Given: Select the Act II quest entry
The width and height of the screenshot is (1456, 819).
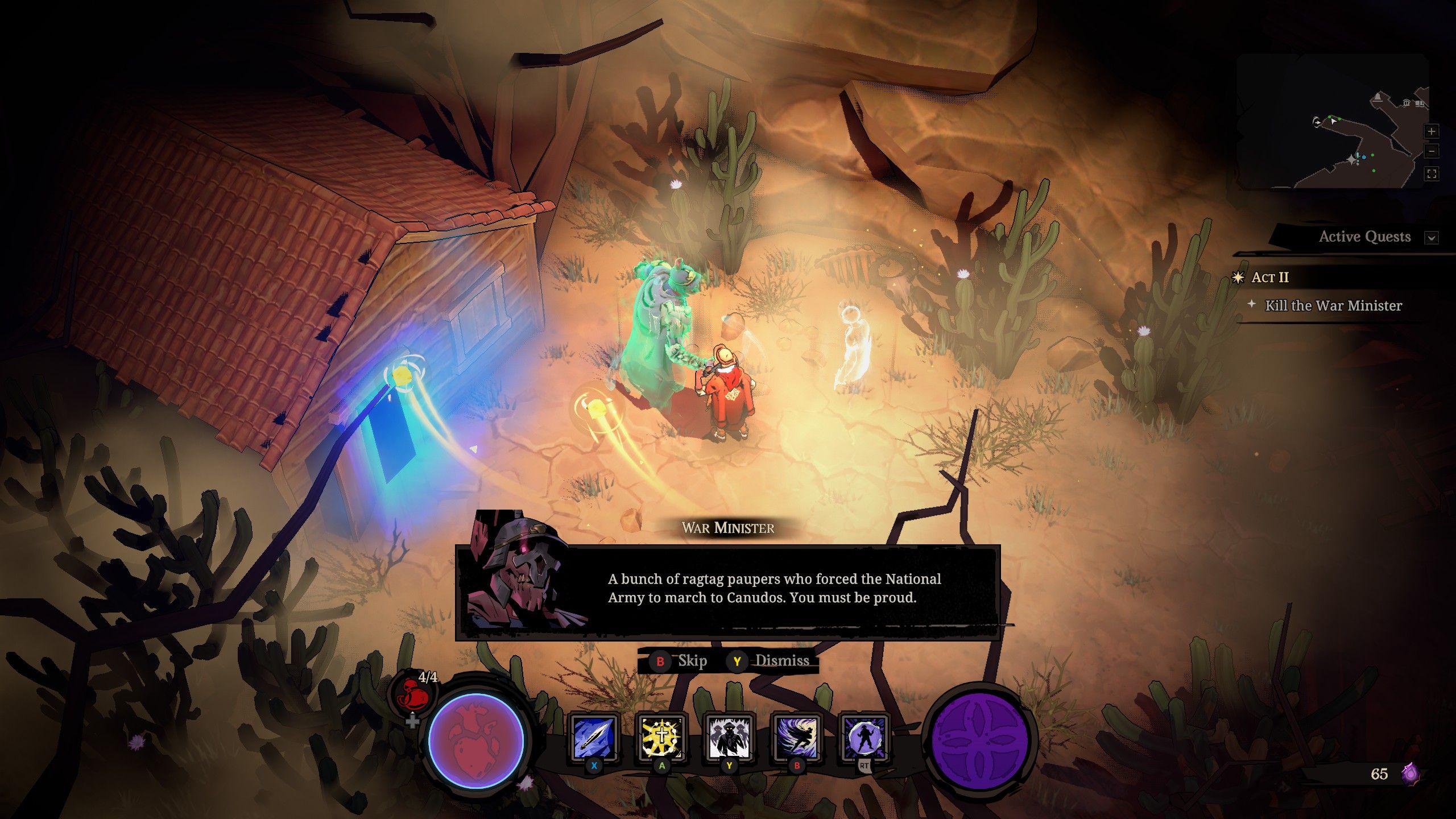Looking at the screenshot, I should 1269,278.
